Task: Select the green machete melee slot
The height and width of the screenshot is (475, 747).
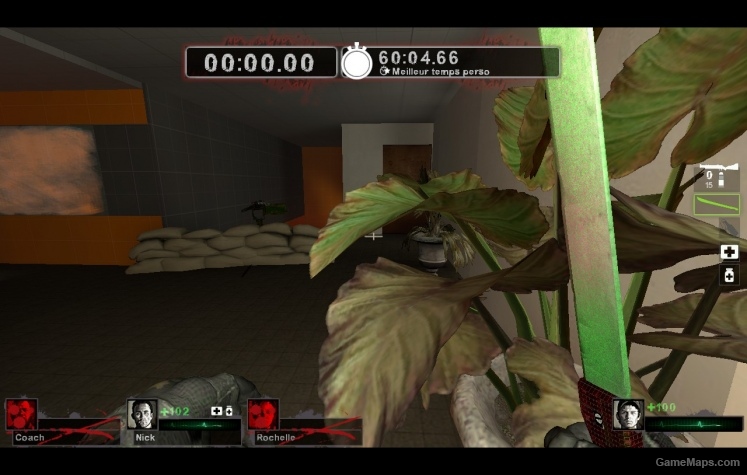Action: click(716, 204)
